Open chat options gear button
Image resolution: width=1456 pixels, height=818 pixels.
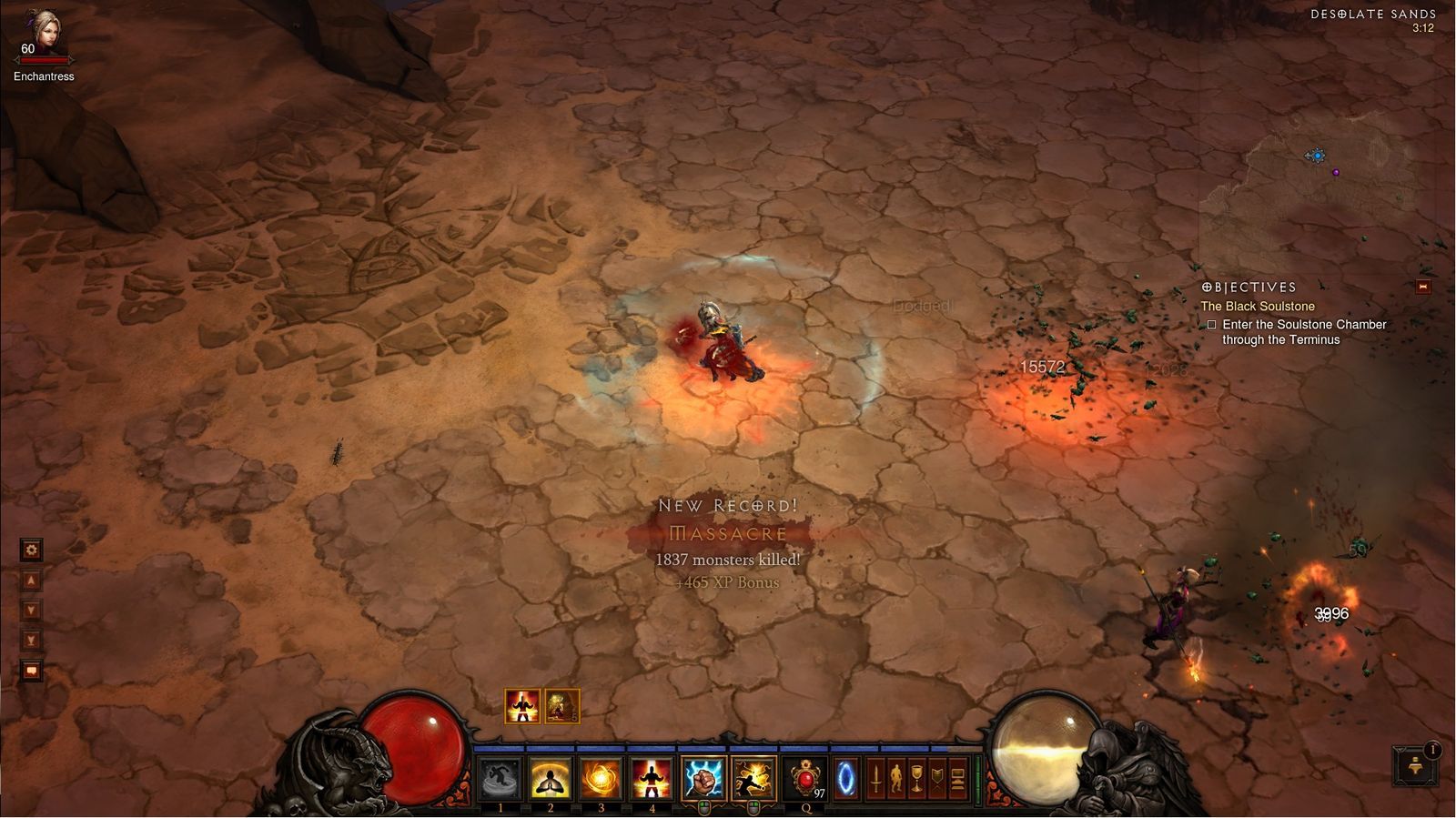[x=32, y=550]
